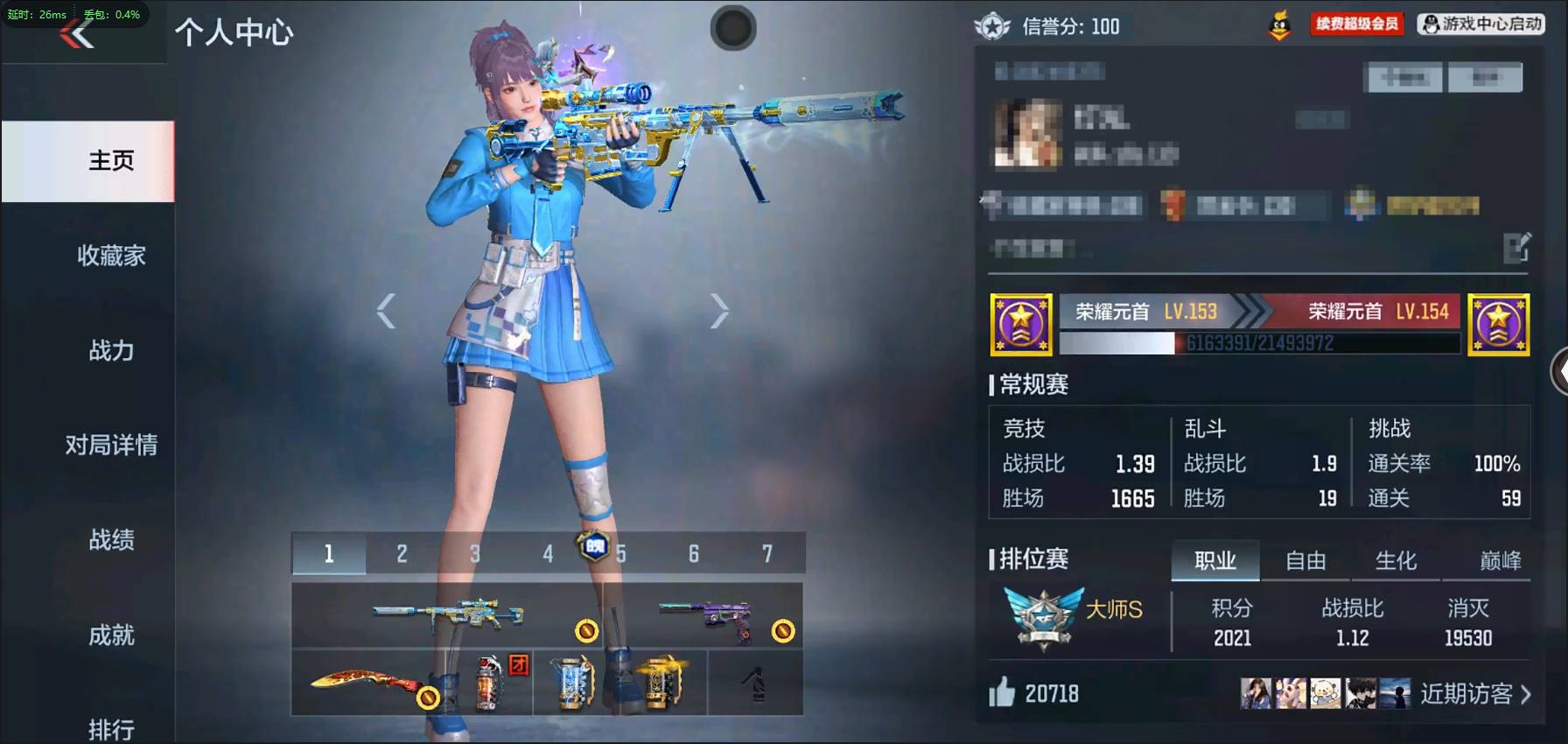This screenshot has height=744, width=1568.
Task: Go back using the double-arrow button
Action: click(x=77, y=34)
